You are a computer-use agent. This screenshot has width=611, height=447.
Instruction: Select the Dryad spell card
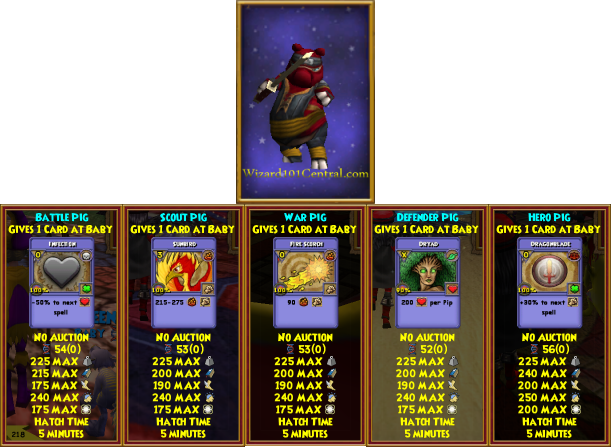pos(427,282)
